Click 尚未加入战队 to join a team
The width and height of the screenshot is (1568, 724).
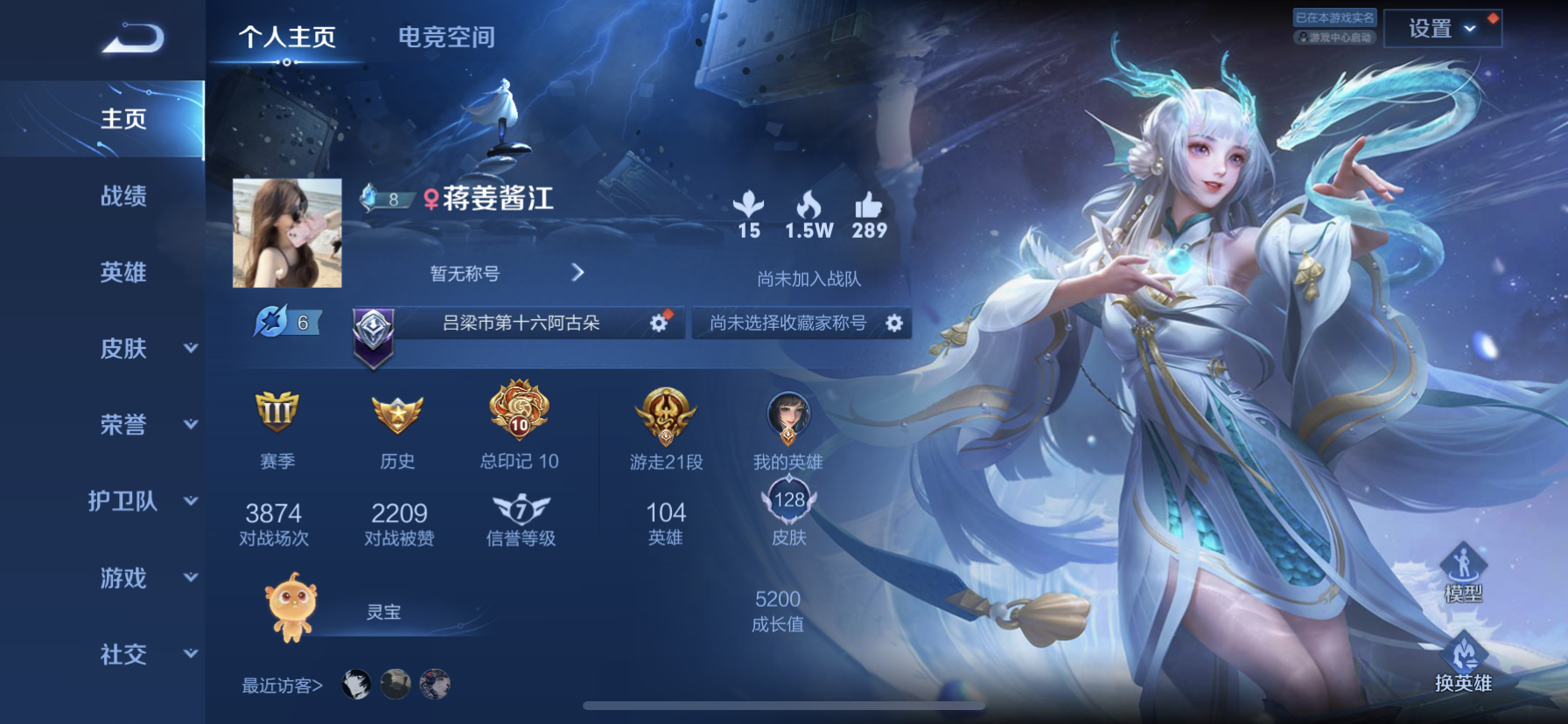(x=809, y=281)
